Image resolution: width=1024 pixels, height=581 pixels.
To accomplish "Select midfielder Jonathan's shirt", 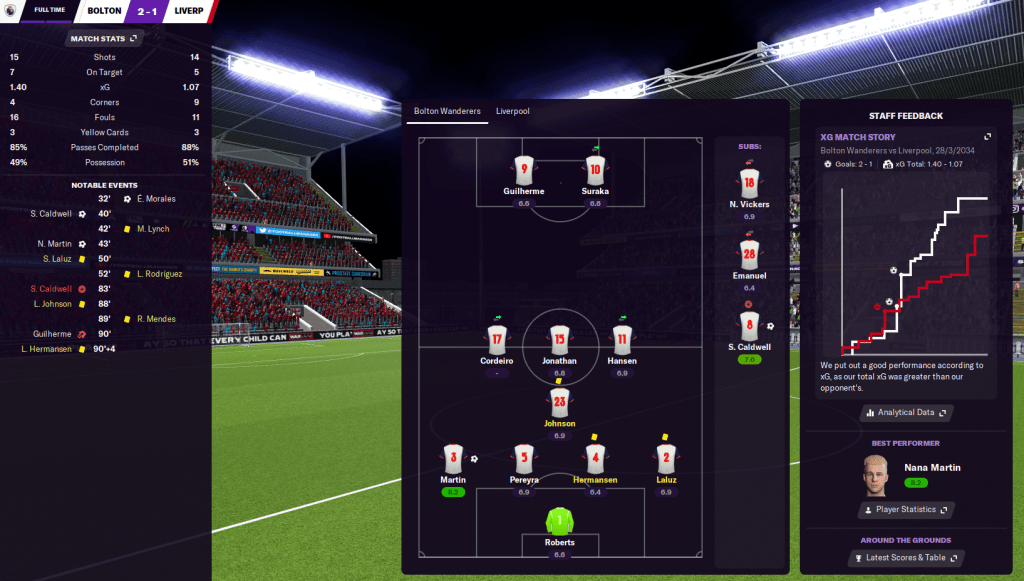I will (559, 339).
